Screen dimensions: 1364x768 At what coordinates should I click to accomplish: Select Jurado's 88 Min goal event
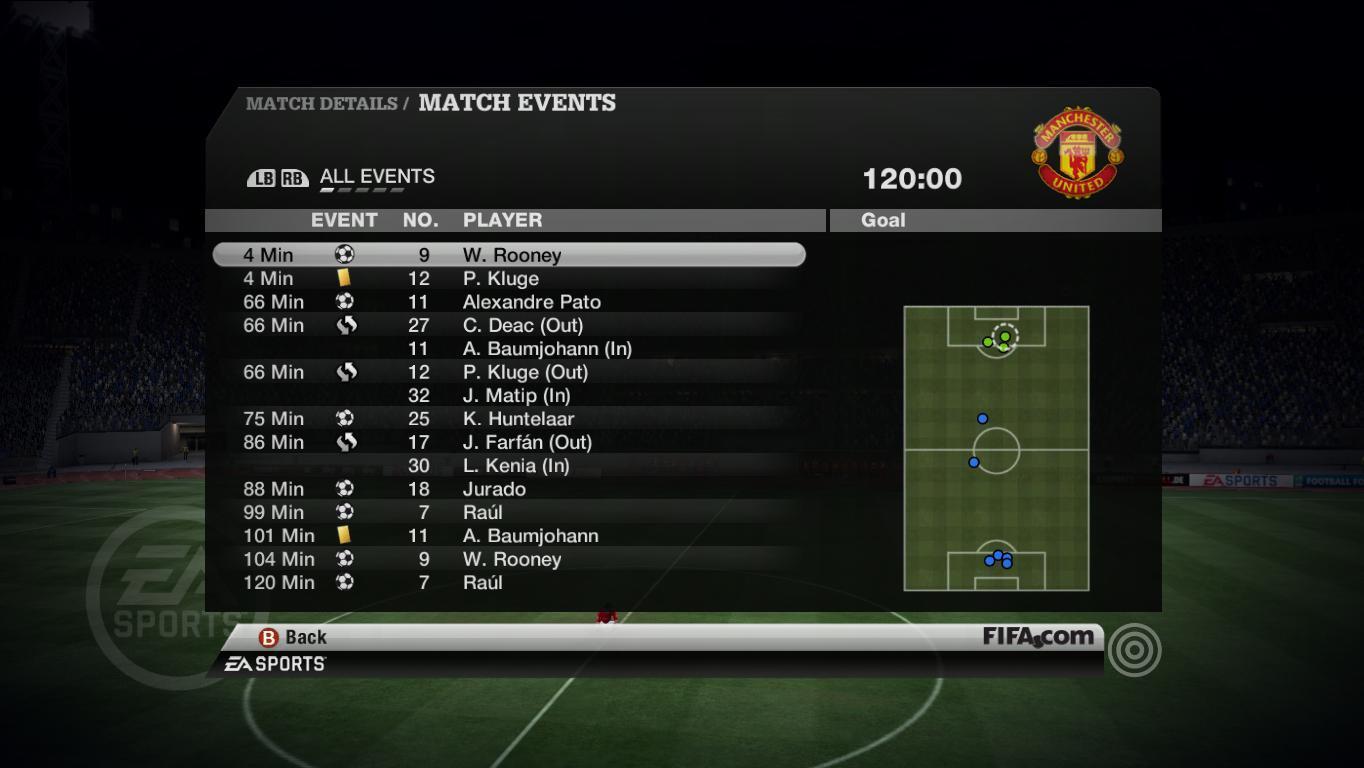(509, 489)
